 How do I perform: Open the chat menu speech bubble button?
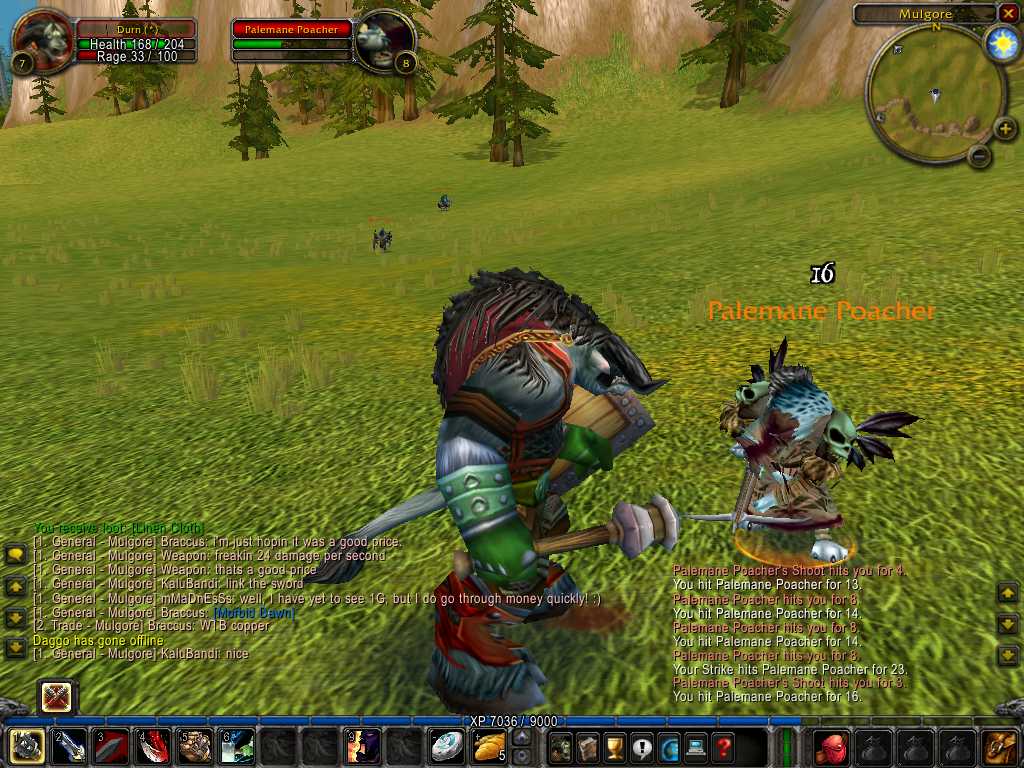coord(16,554)
